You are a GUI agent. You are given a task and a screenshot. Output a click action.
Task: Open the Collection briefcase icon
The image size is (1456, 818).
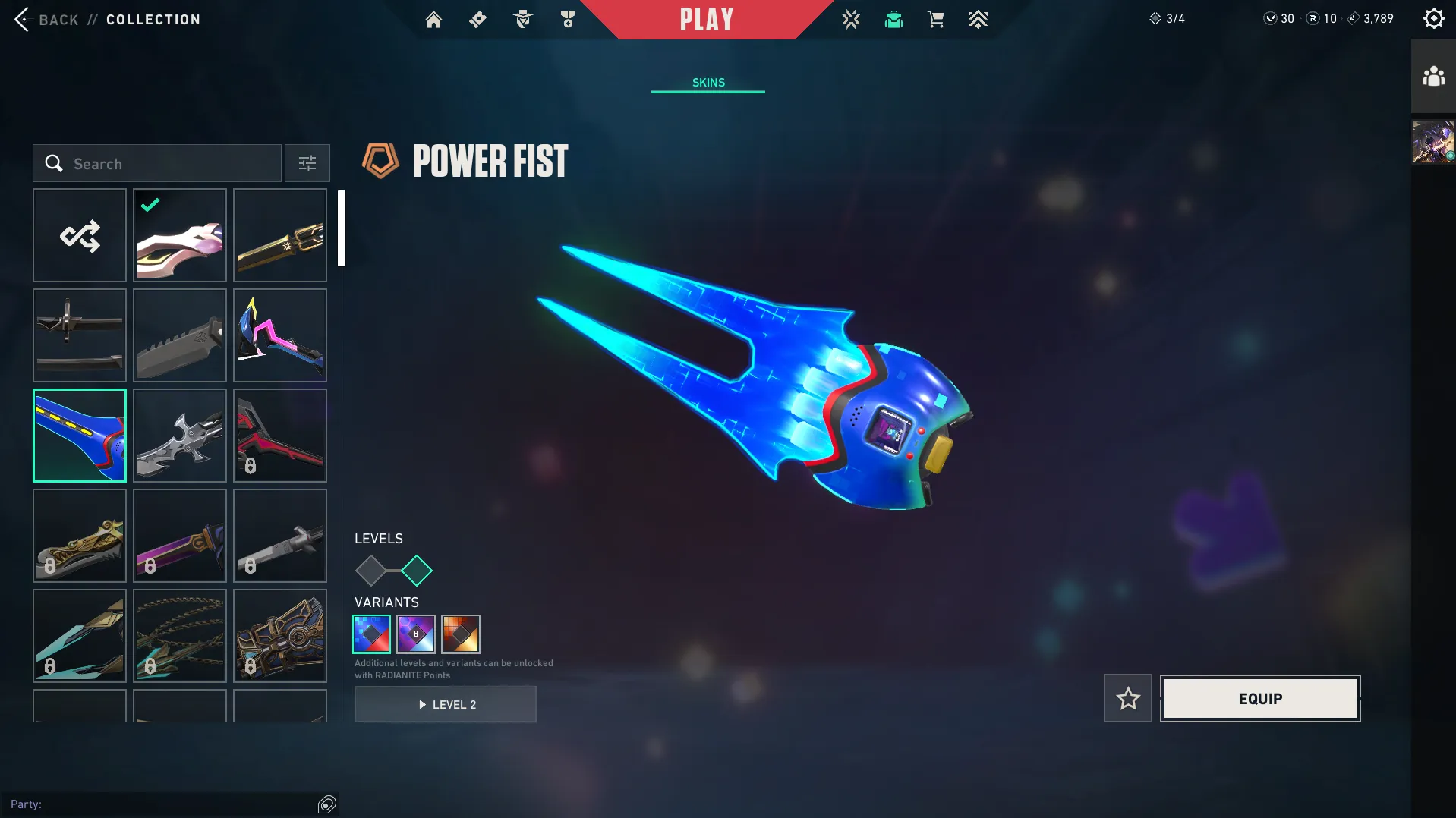(x=893, y=19)
